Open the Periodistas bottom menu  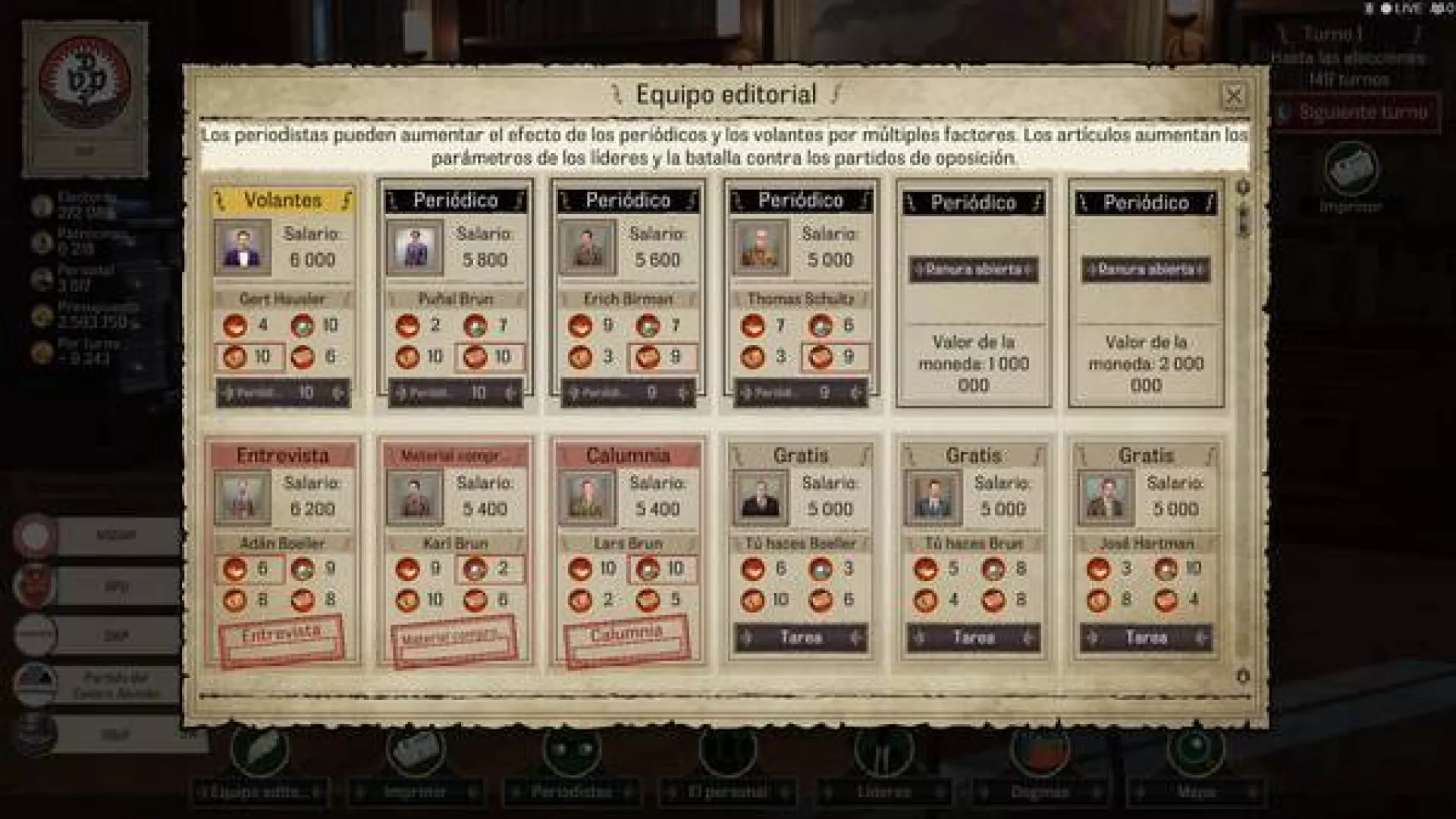point(571,792)
